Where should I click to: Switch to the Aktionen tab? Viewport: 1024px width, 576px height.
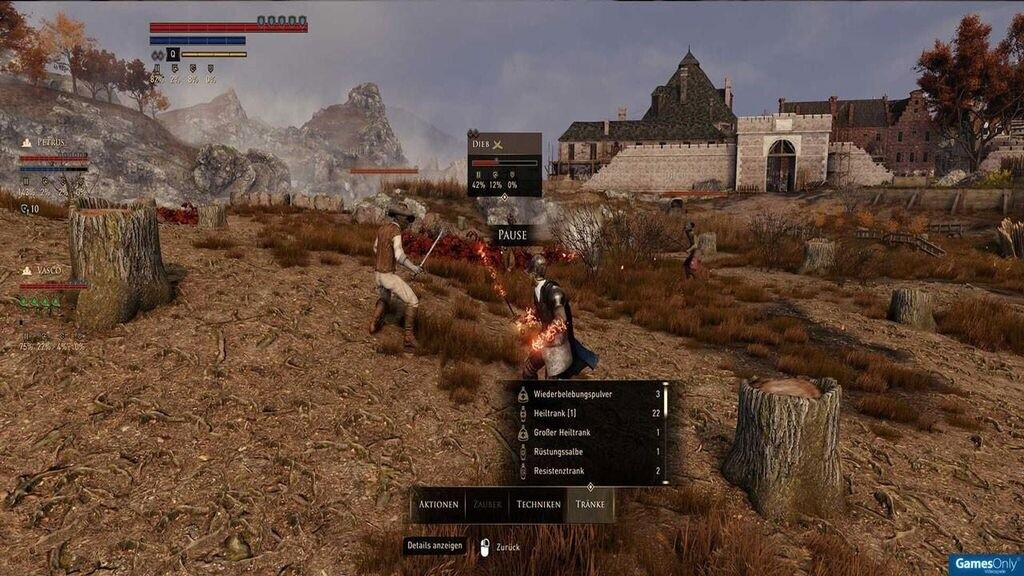click(439, 504)
